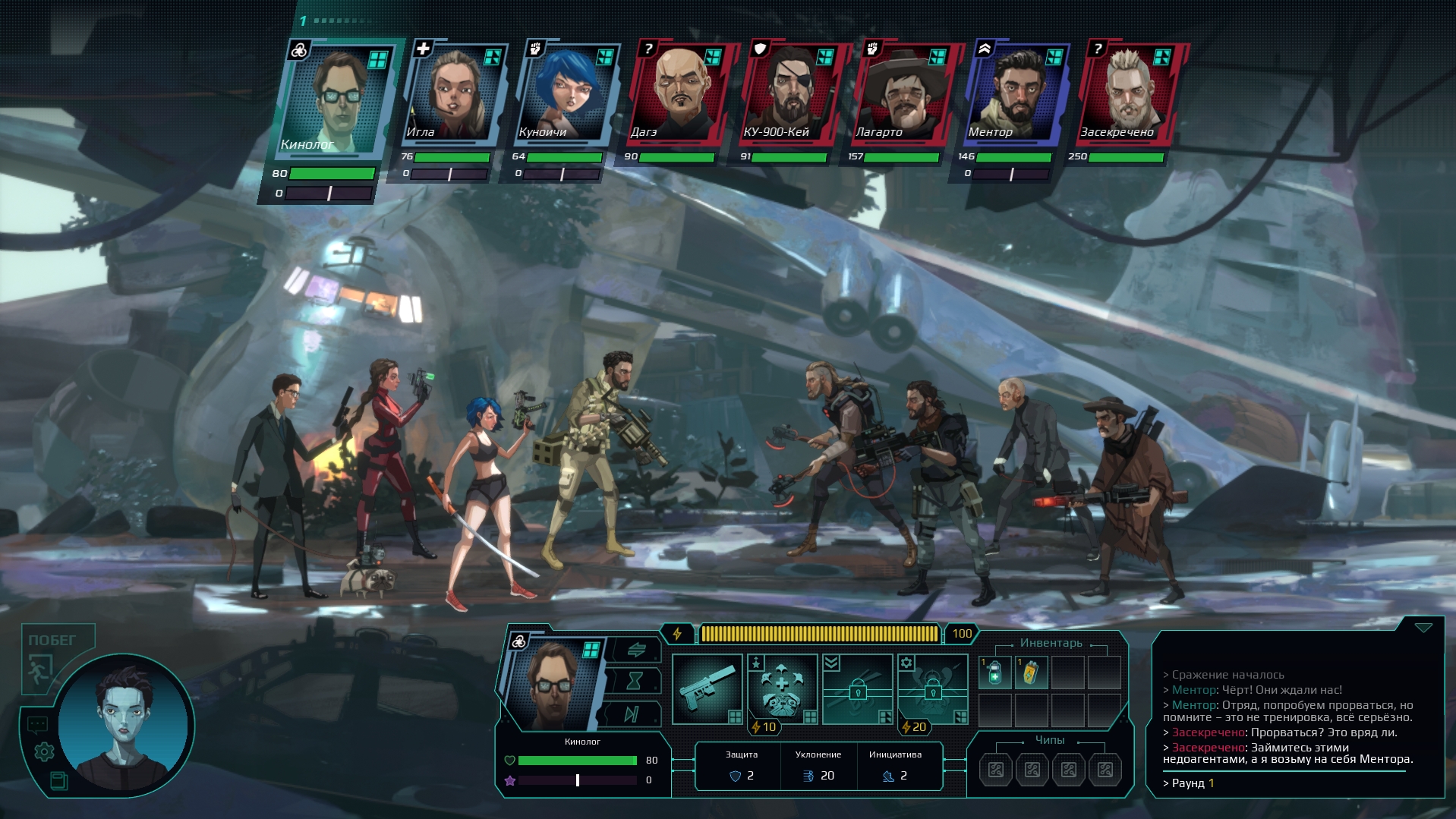Image resolution: width=1456 pixels, height=819 pixels.
Task: Click the blue-skinned advisor portrait
Action: (x=125, y=725)
